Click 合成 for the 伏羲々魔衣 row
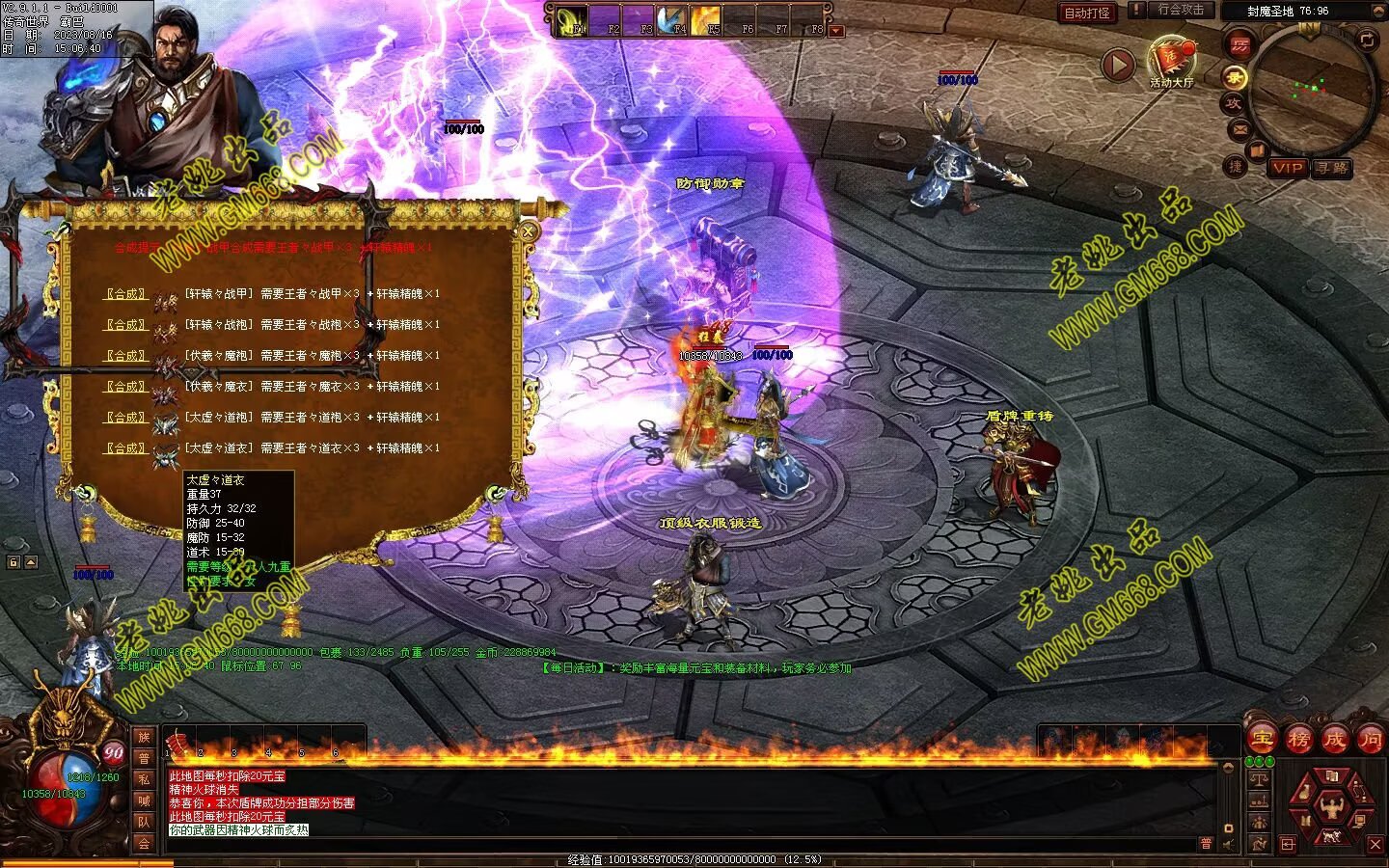Image resolution: width=1389 pixels, height=868 pixels. coord(125,387)
